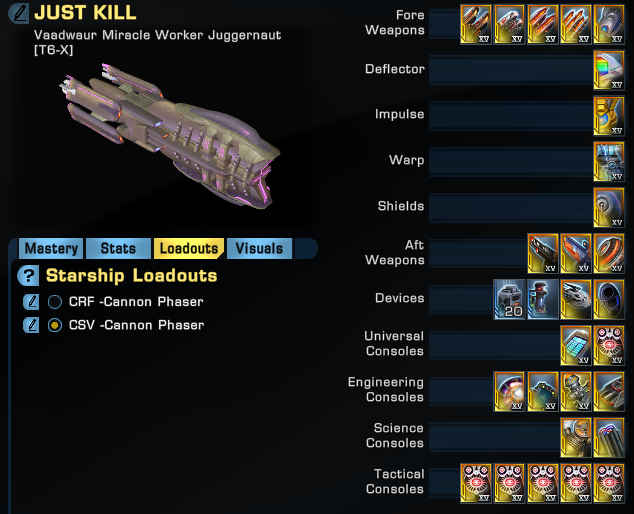Viewport: 634px width, 514px height.
Task: Select the equipped Deflector slot item
Action: pyautogui.click(x=609, y=70)
